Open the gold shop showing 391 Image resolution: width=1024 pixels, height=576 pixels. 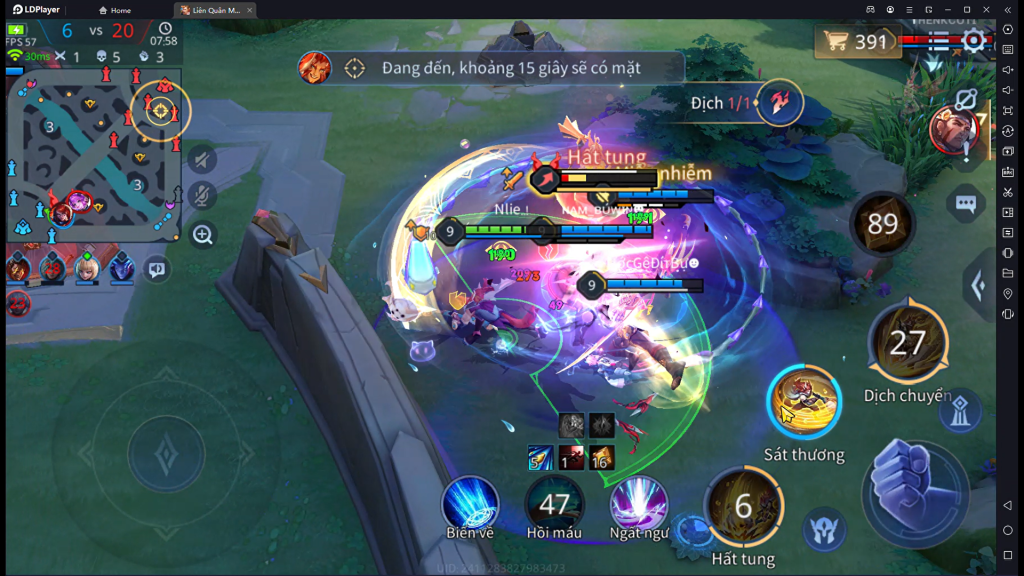(x=855, y=41)
